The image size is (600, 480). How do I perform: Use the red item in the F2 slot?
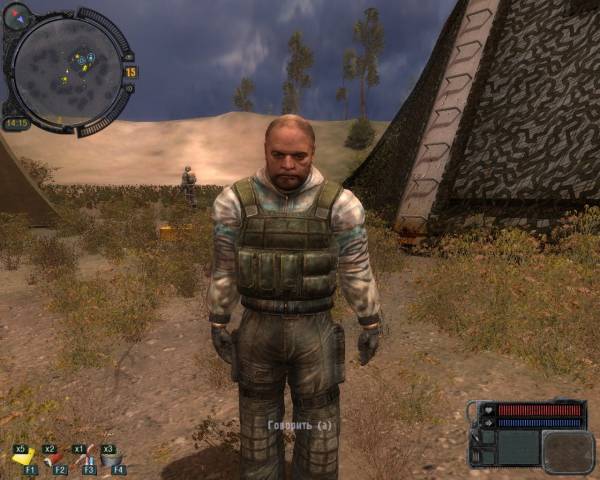[53, 458]
